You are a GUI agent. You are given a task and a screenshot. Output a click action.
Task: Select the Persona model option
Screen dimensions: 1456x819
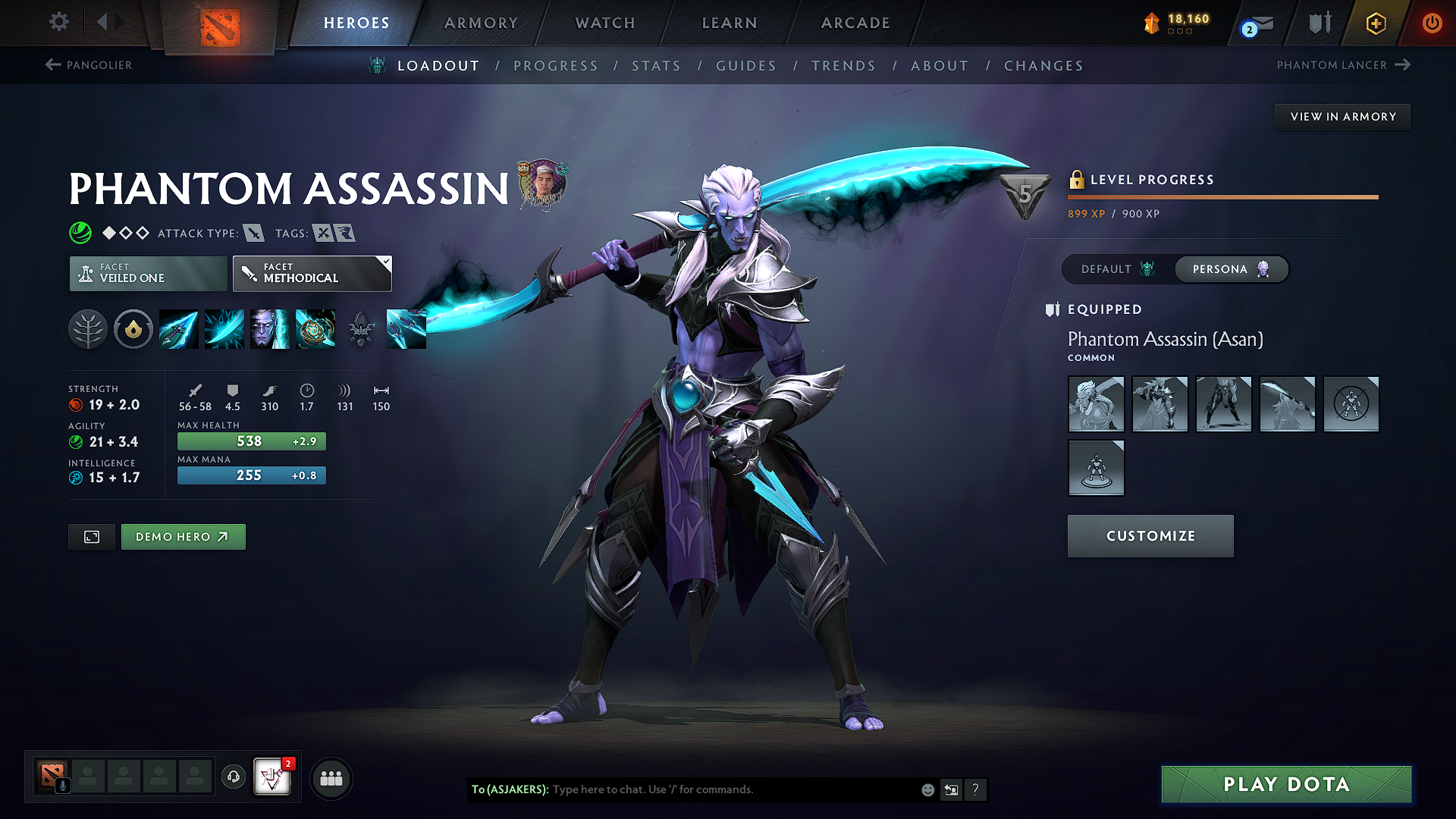1230,269
